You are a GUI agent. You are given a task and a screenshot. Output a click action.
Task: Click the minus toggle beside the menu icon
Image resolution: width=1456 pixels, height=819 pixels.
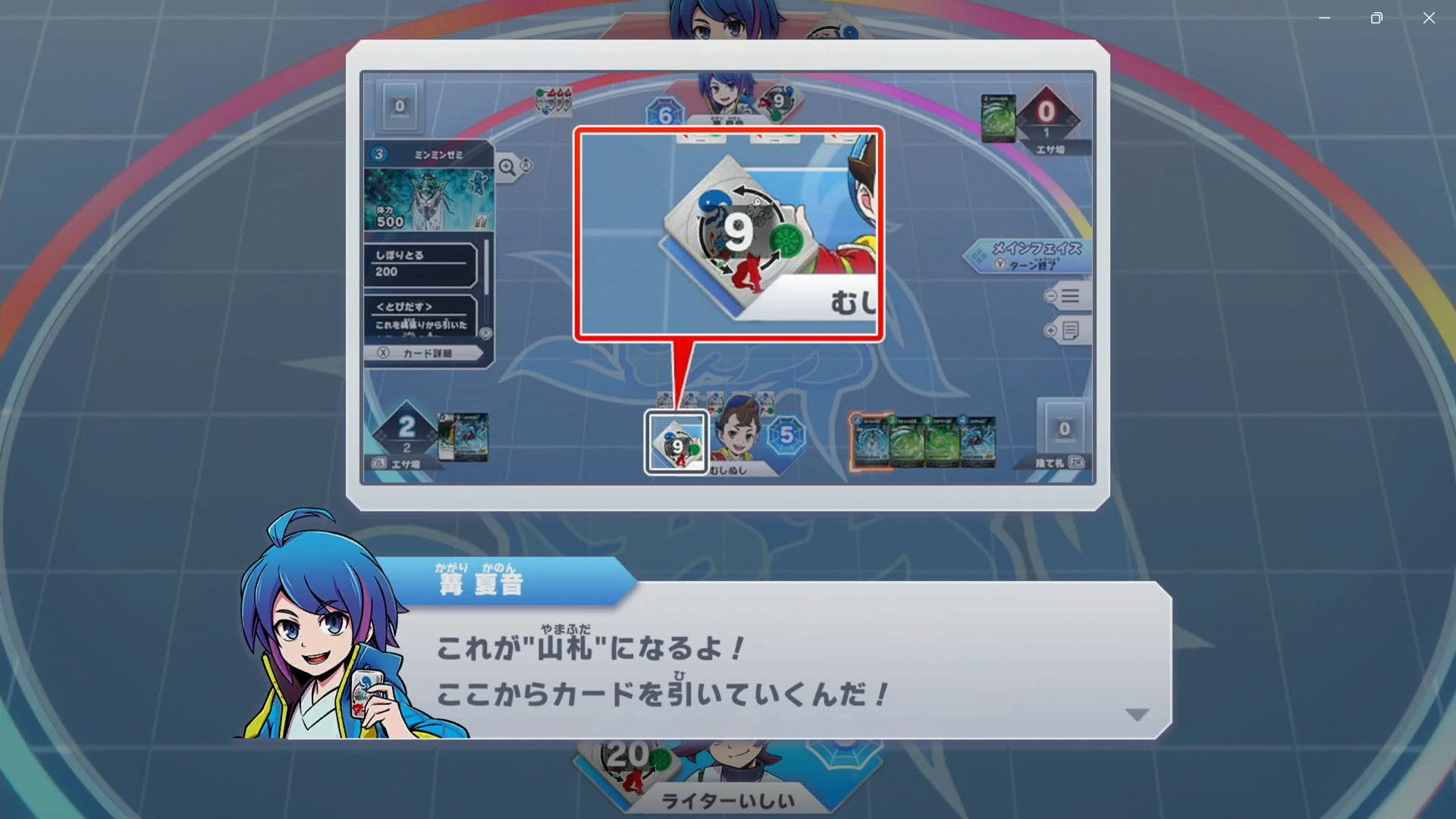pyautogui.click(x=1050, y=297)
